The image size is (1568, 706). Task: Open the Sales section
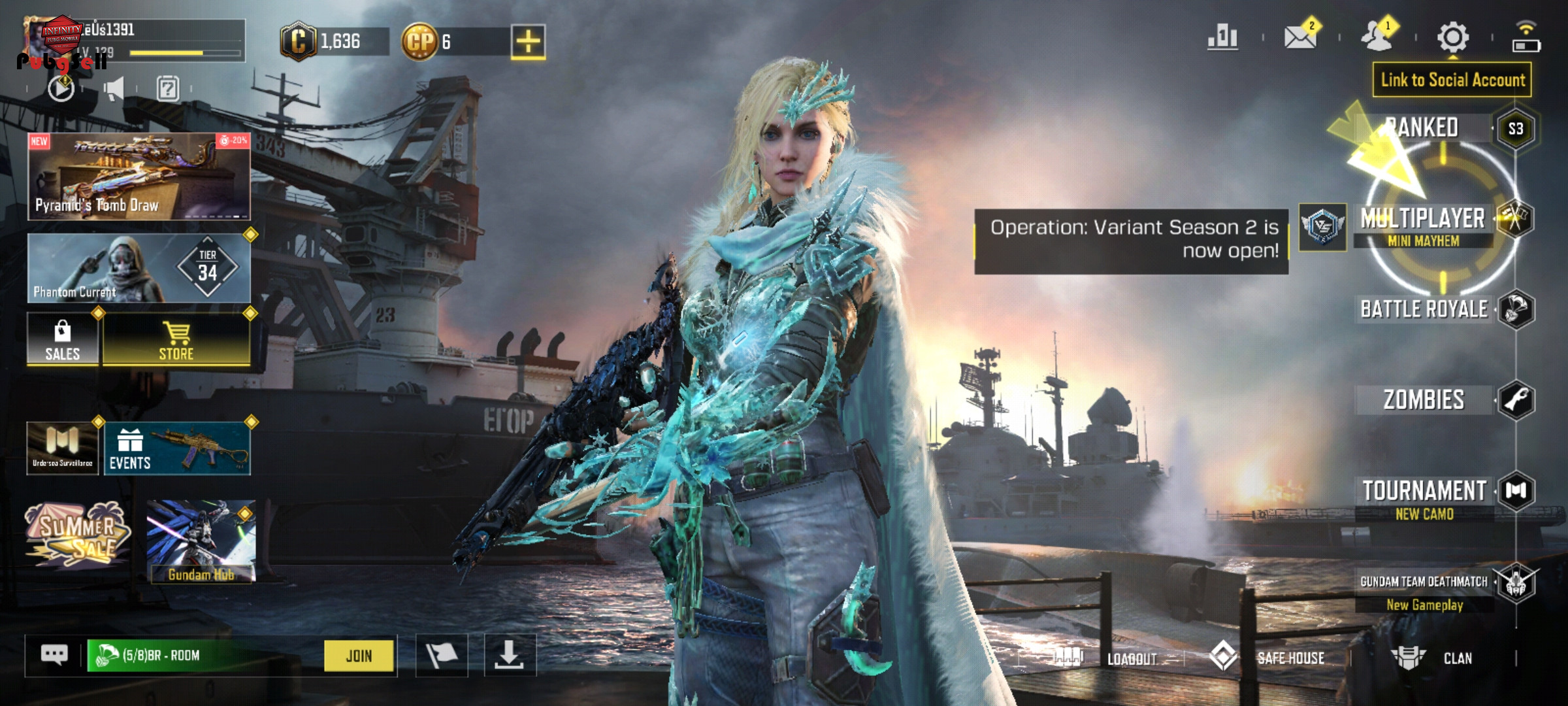click(x=63, y=340)
